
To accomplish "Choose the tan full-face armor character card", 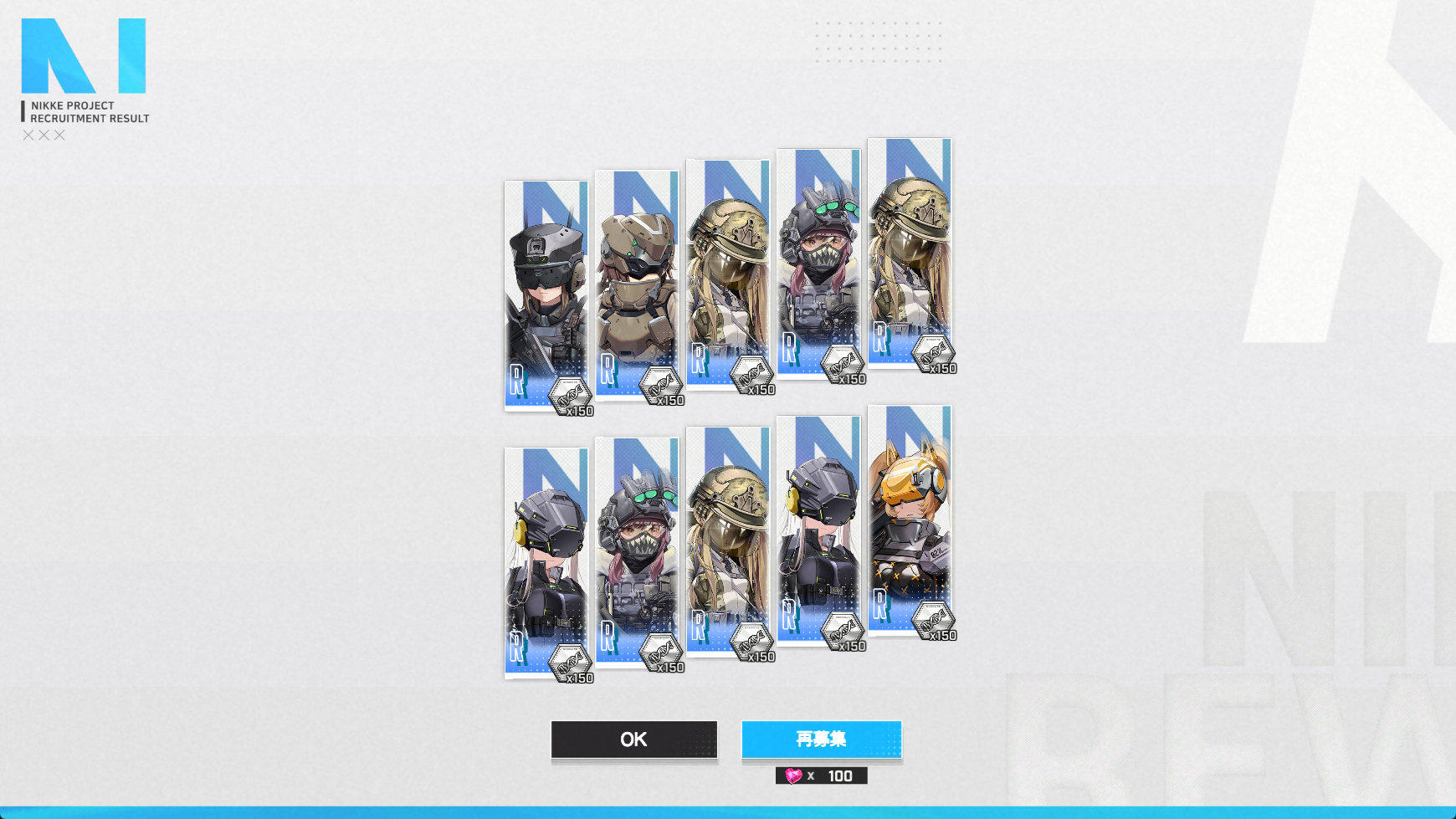I will (637, 284).
